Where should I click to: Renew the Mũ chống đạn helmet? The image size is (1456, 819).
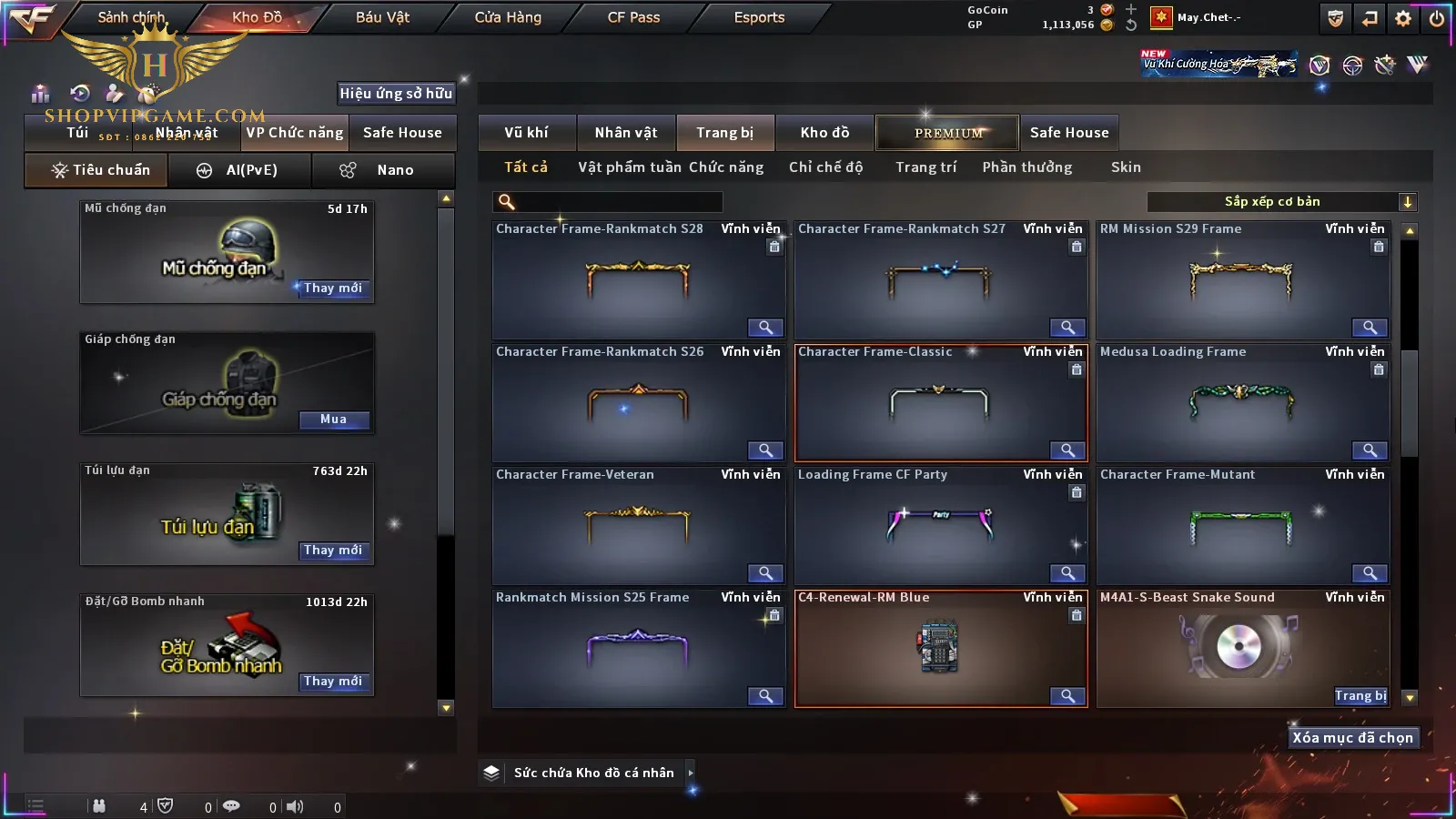pos(333,288)
